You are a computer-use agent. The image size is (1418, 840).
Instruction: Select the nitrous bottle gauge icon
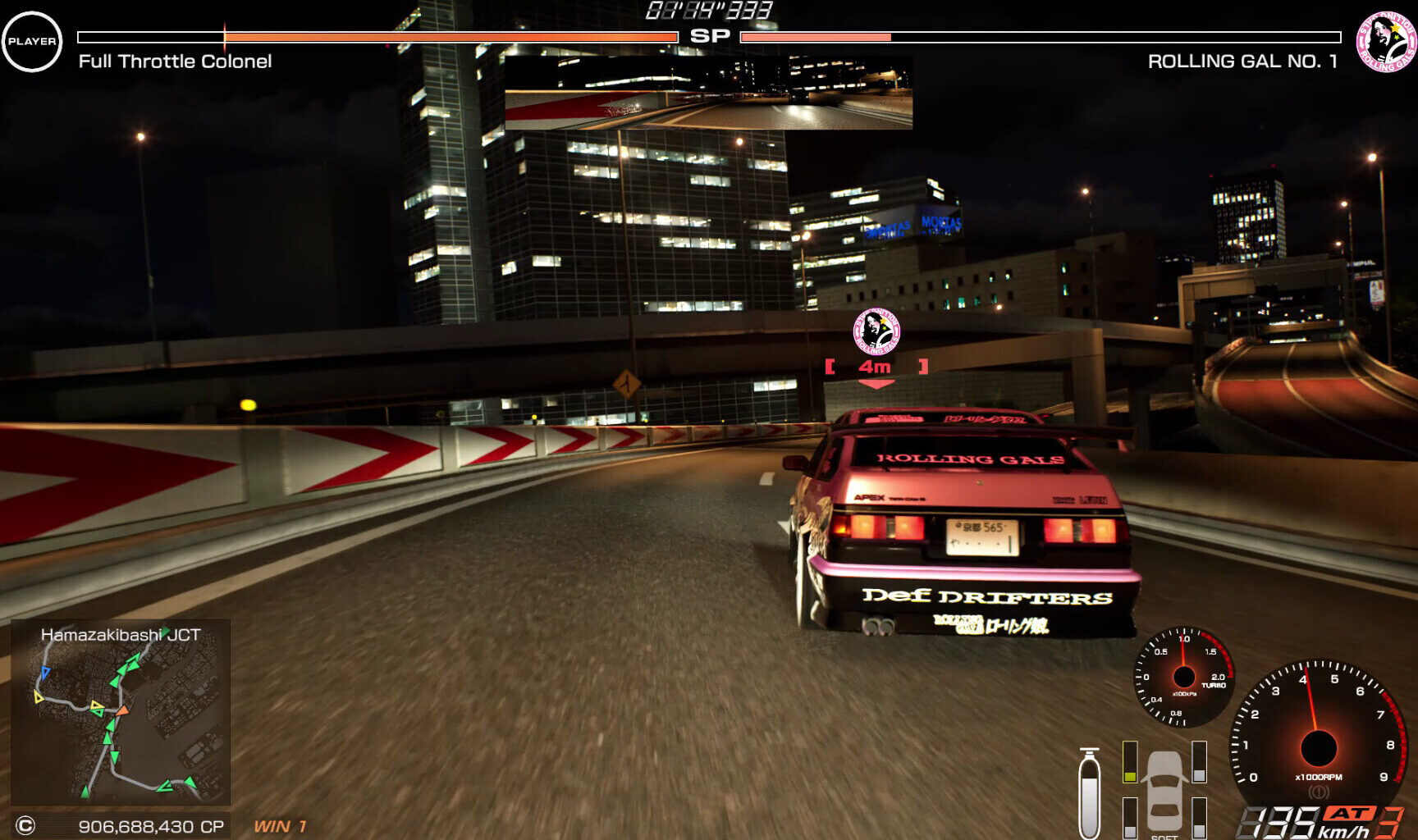pos(1090,792)
